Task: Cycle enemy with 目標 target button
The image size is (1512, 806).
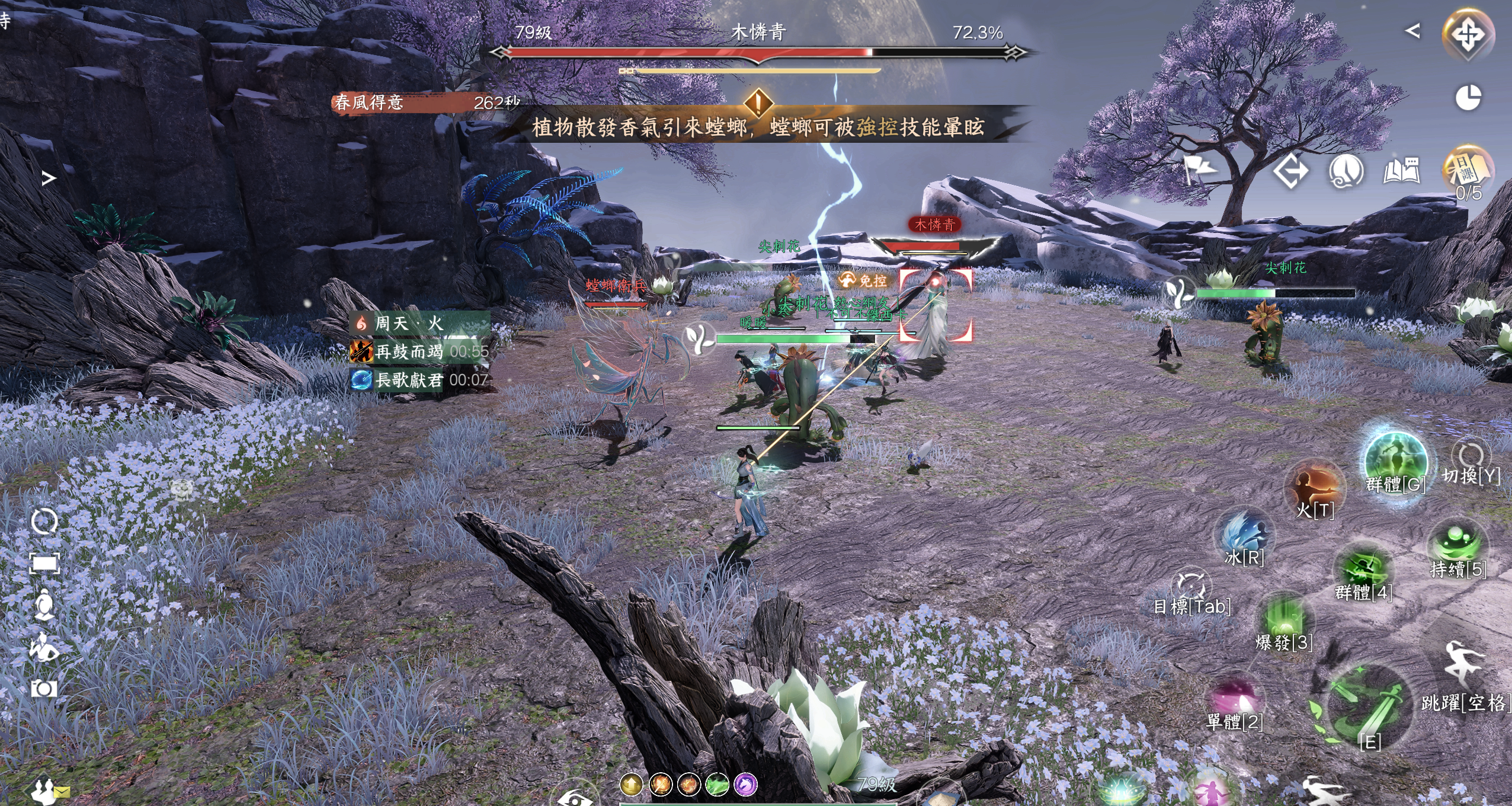Action: pos(1191,587)
